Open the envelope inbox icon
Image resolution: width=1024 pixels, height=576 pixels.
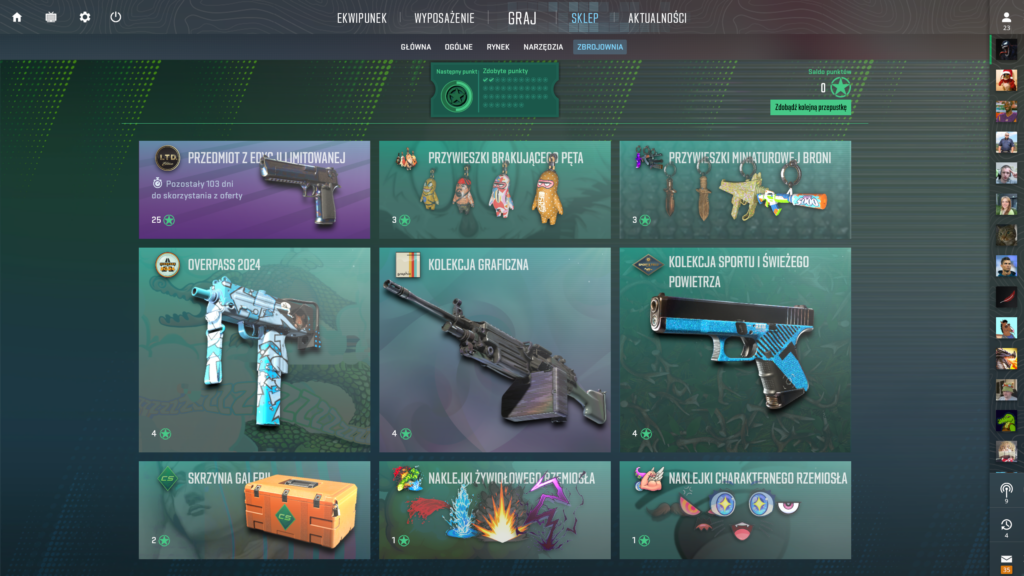coord(1006,558)
